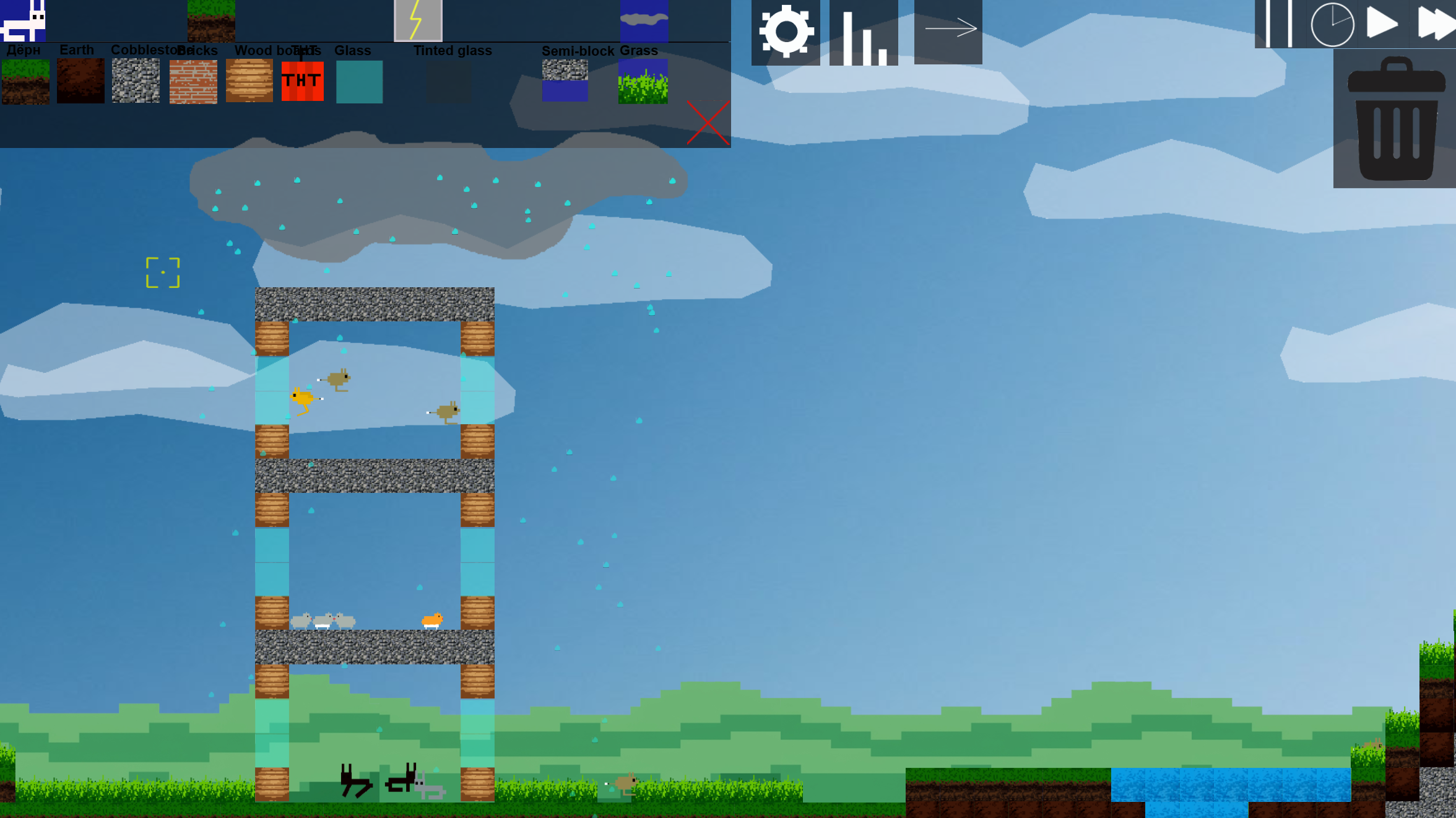Activate the lightning weather tool
Image resolution: width=1456 pixels, height=818 pixels.
pyautogui.click(x=417, y=20)
